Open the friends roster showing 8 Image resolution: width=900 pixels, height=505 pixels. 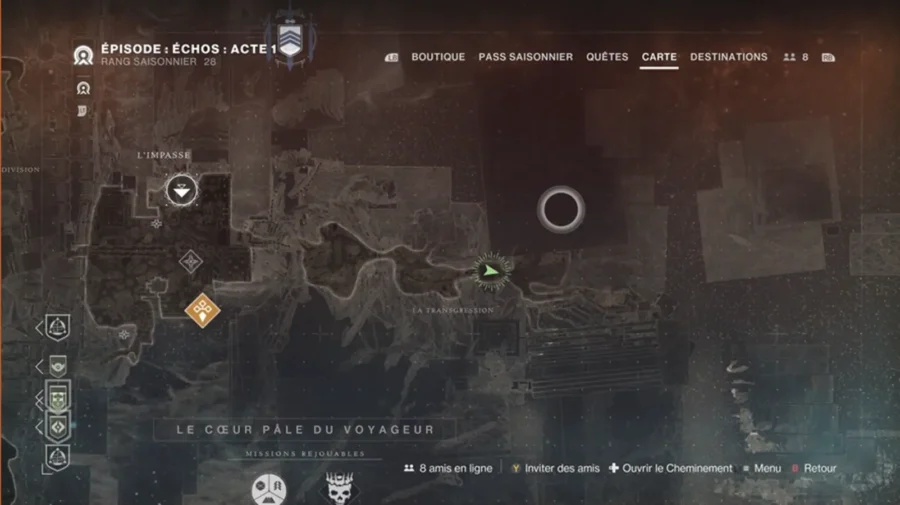[x=797, y=57]
